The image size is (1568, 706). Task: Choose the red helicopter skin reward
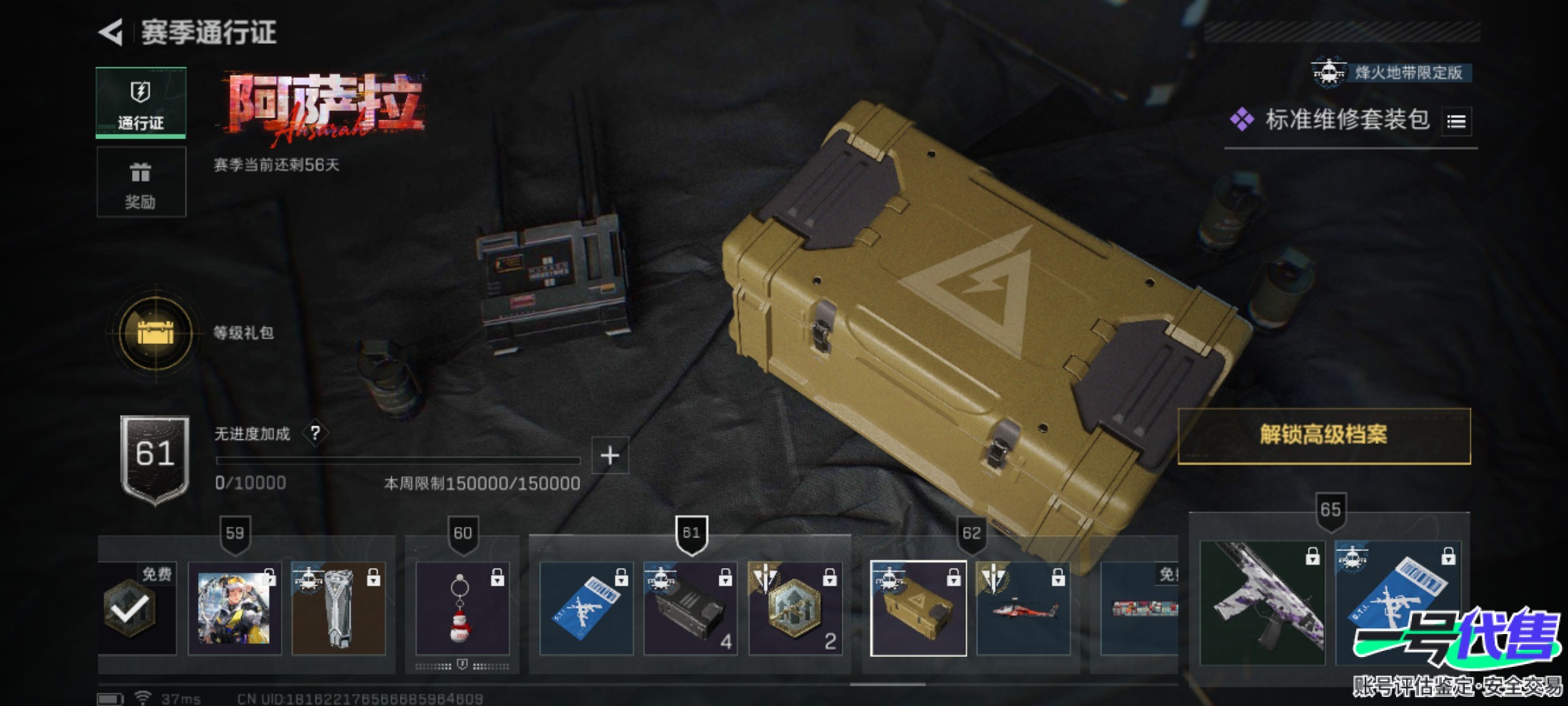(x=1023, y=609)
